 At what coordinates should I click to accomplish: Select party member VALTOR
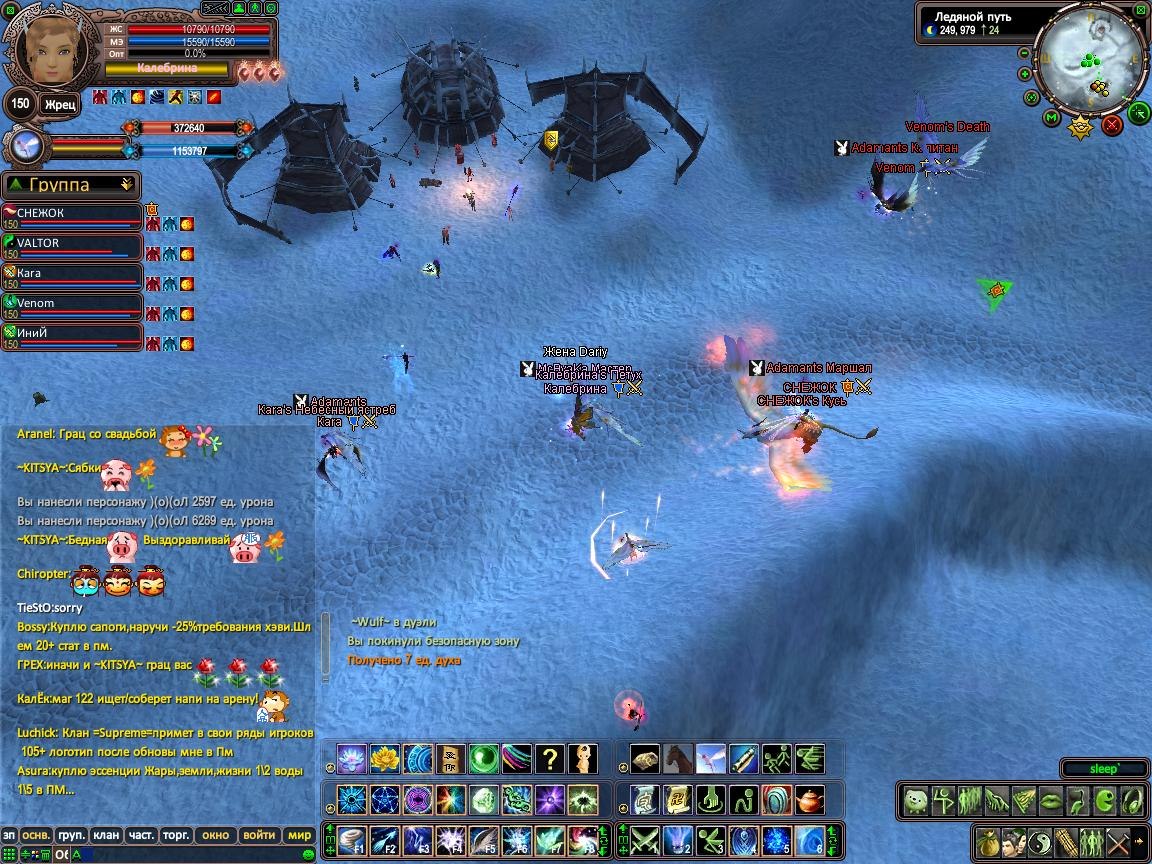click(70, 245)
